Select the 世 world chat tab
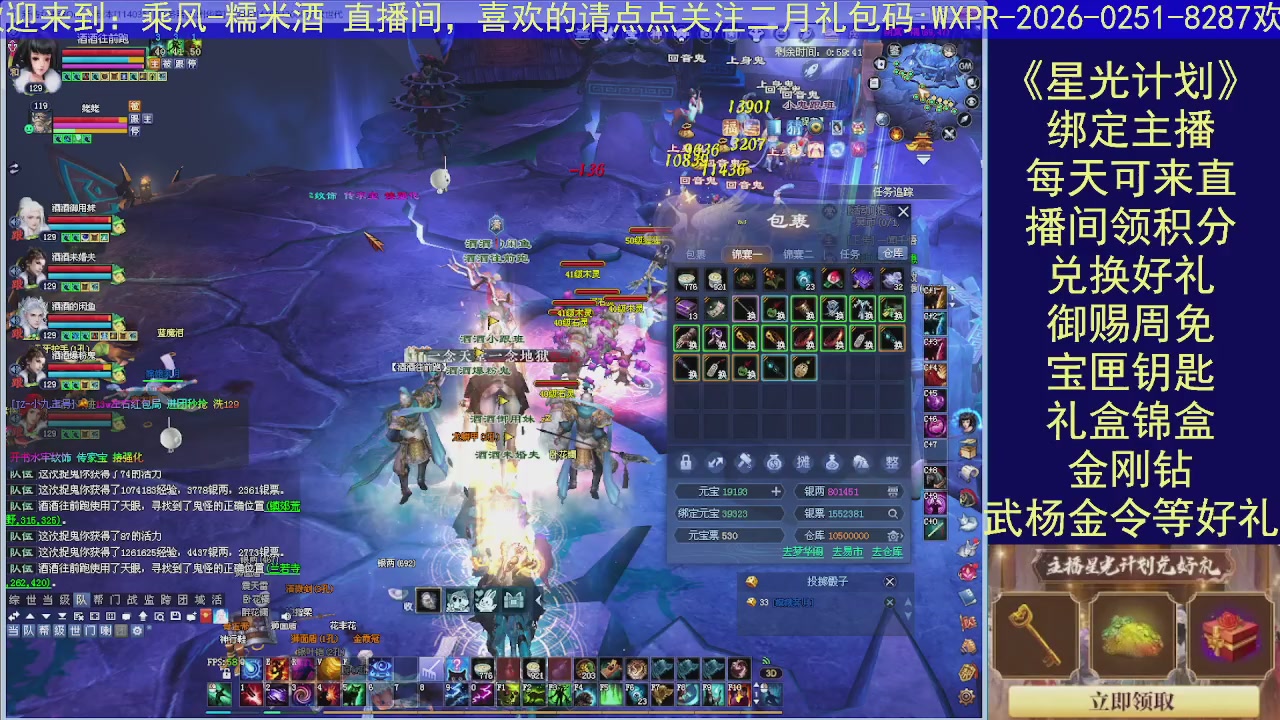 coord(30,600)
